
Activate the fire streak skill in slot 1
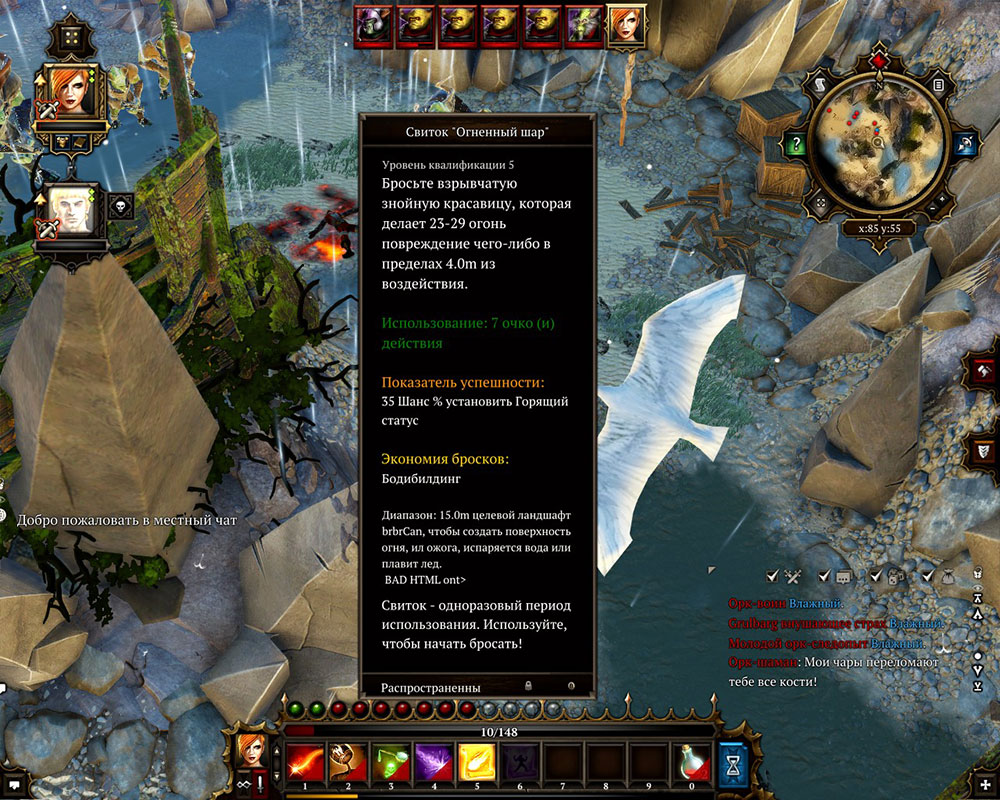pos(303,762)
